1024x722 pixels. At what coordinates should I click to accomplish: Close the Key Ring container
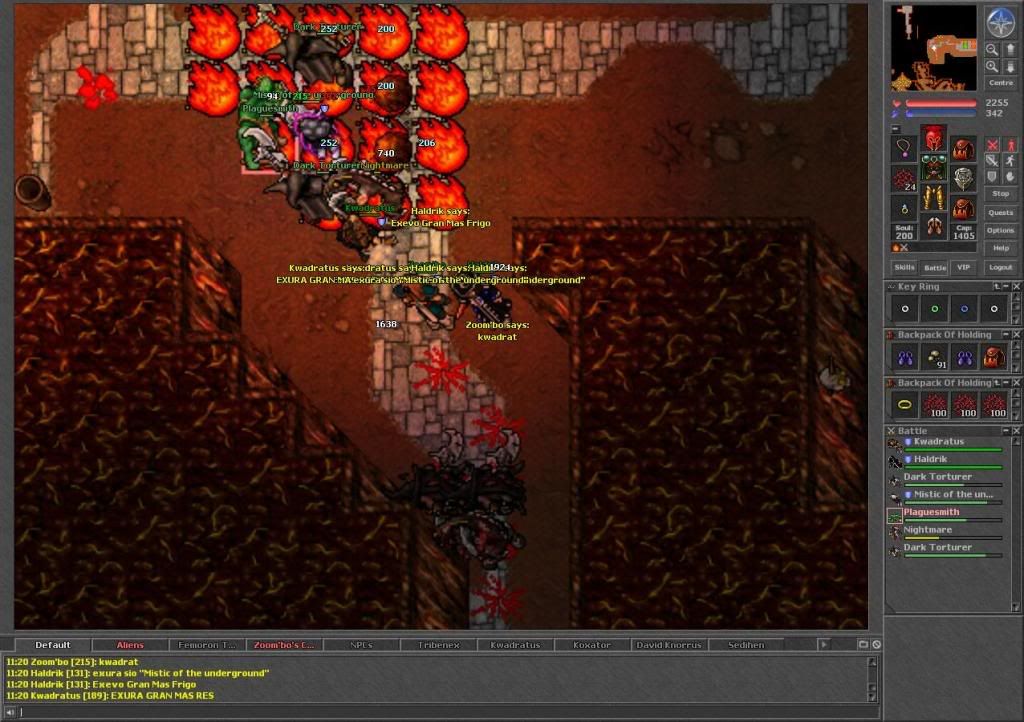tap(1016, 287)
